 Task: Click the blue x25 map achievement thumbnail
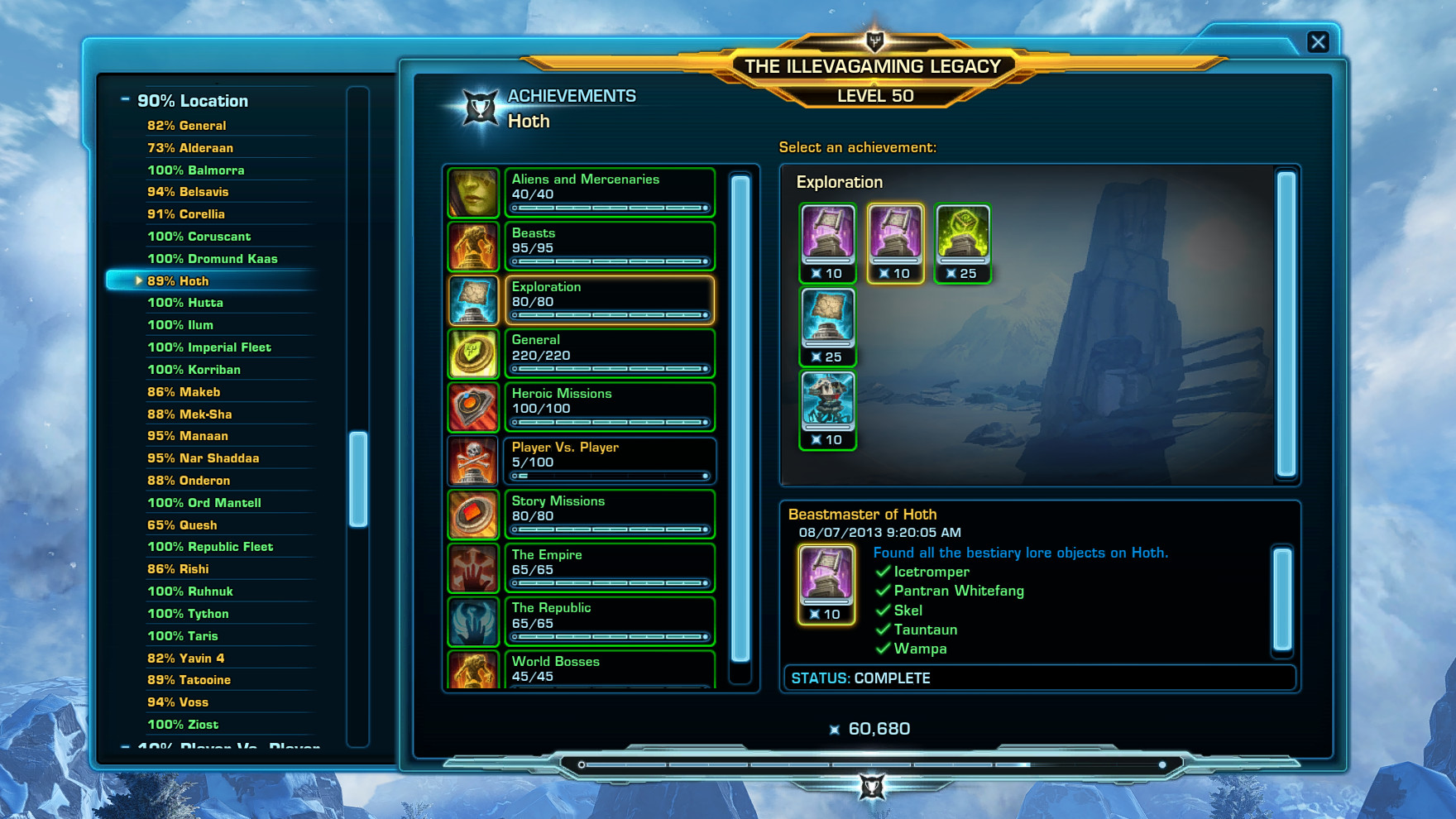pyautogui.click(x=827, y=324)
